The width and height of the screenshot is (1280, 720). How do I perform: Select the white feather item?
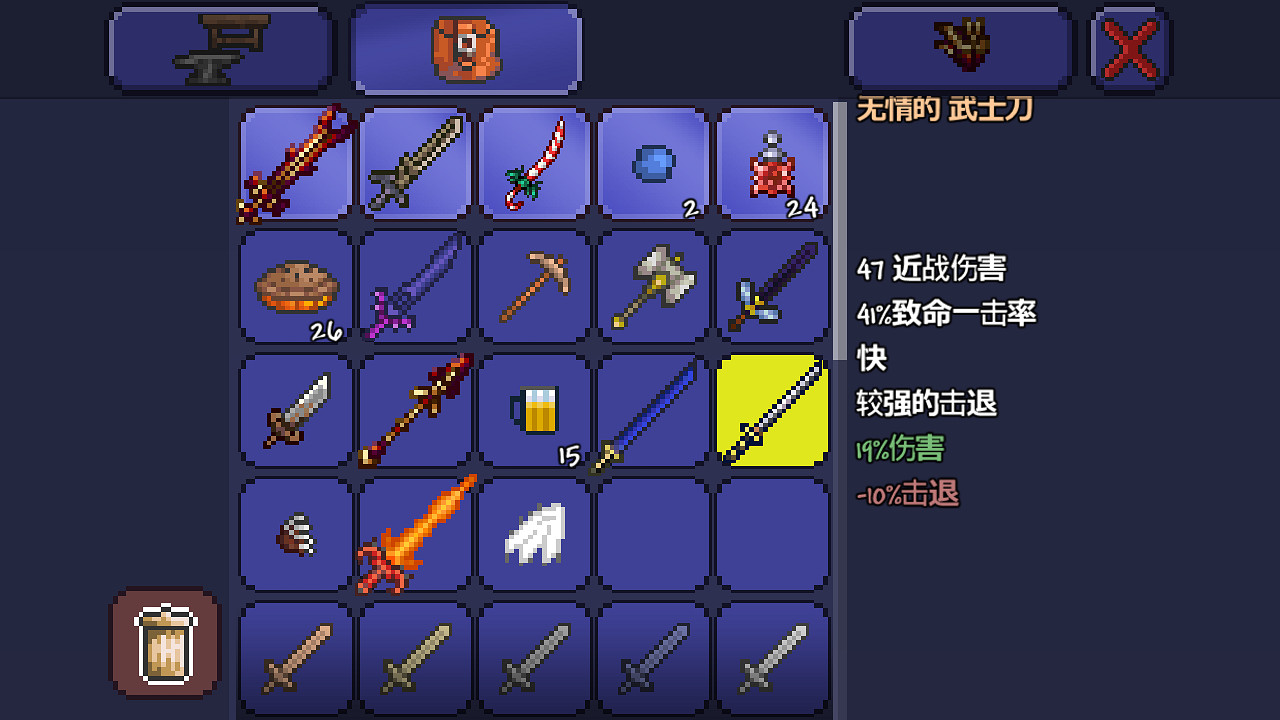click(534, 533)
